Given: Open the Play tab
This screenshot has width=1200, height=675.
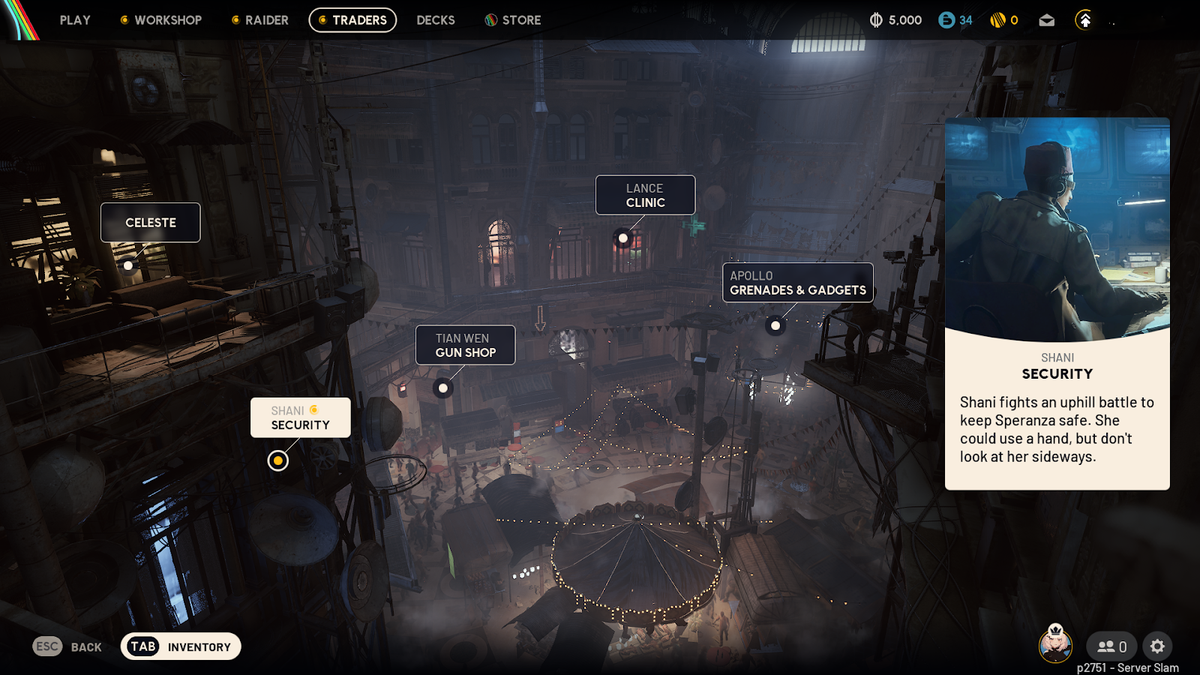Looking at the screenshot, I should pos(75,20).
